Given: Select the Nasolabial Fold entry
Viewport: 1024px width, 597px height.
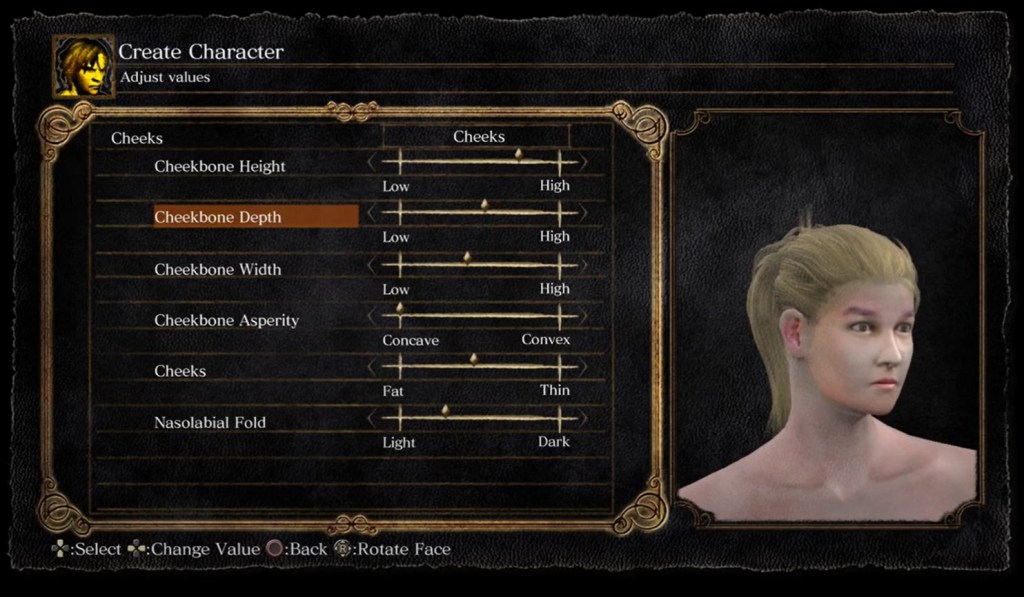Looking at the screenshot, I should coord(210,423).
